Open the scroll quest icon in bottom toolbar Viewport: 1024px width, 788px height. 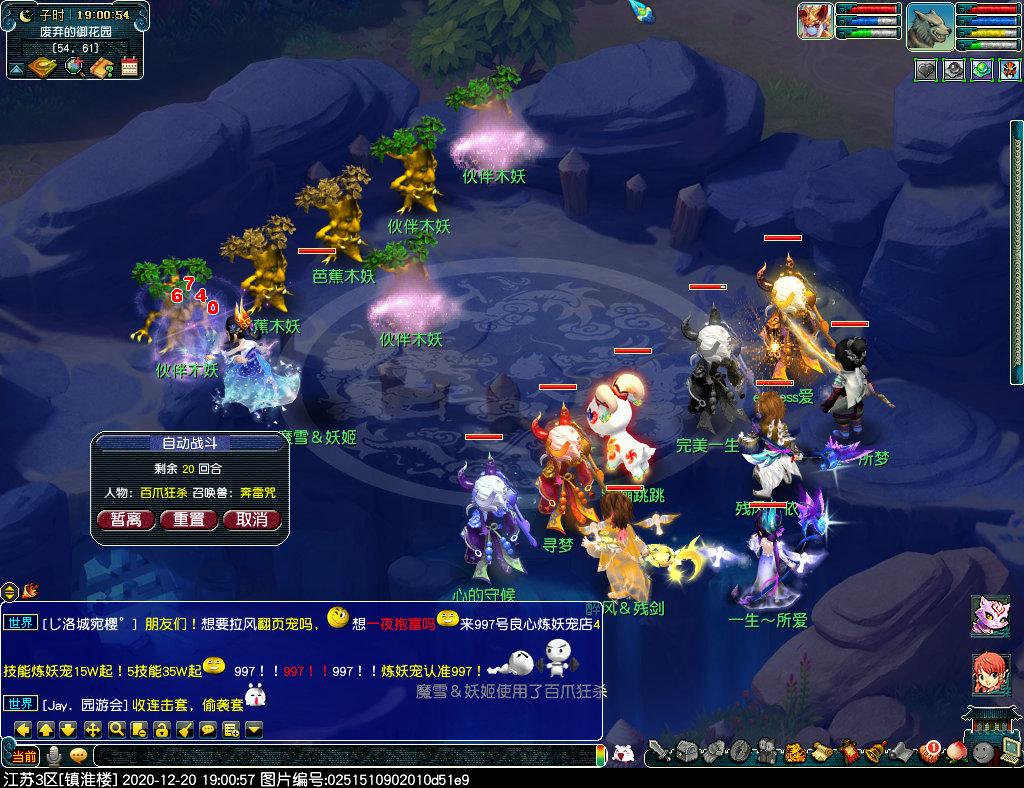coord(822,751)
